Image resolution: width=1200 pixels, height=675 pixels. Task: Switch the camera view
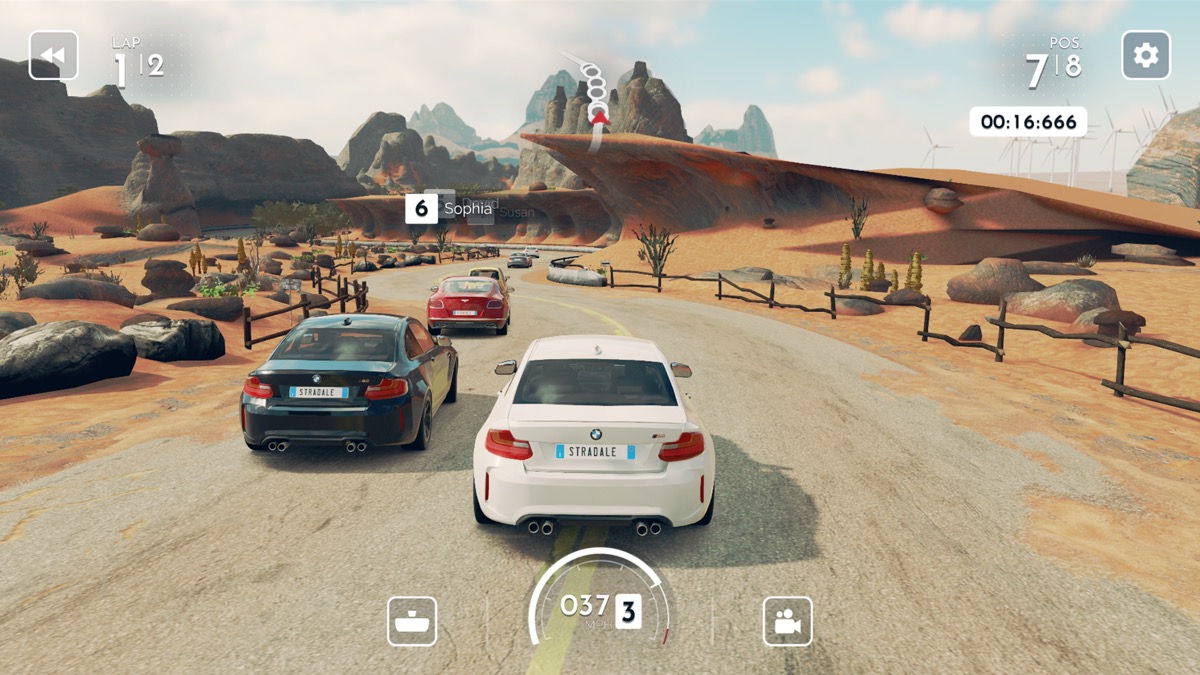787,621
